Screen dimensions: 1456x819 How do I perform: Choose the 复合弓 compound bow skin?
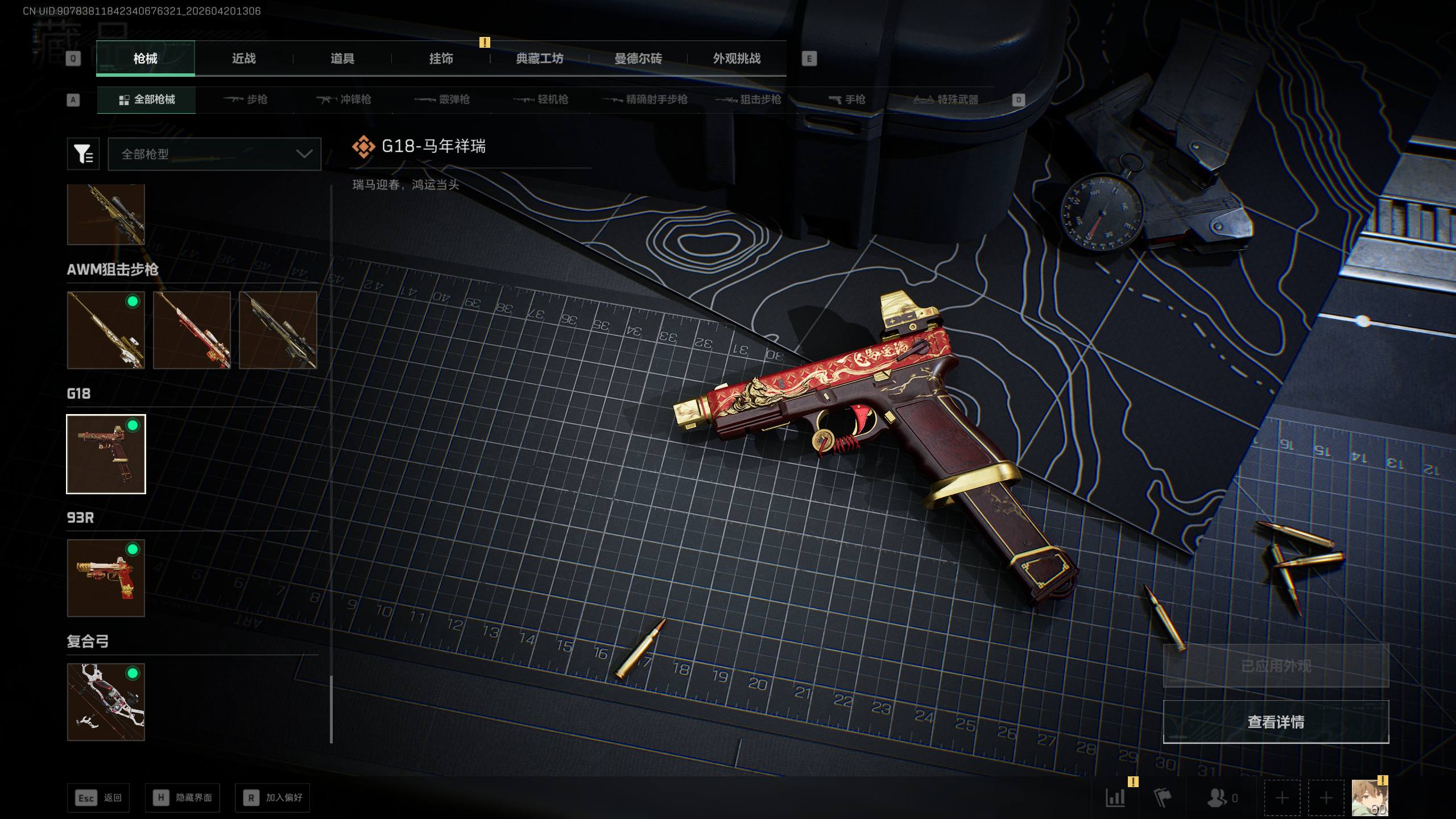(106, 702)
